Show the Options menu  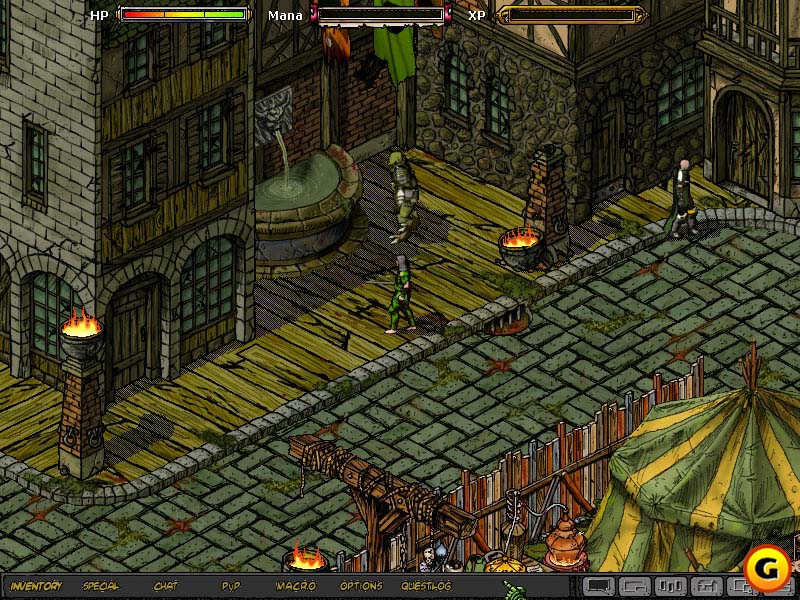[x=361, y=586]
